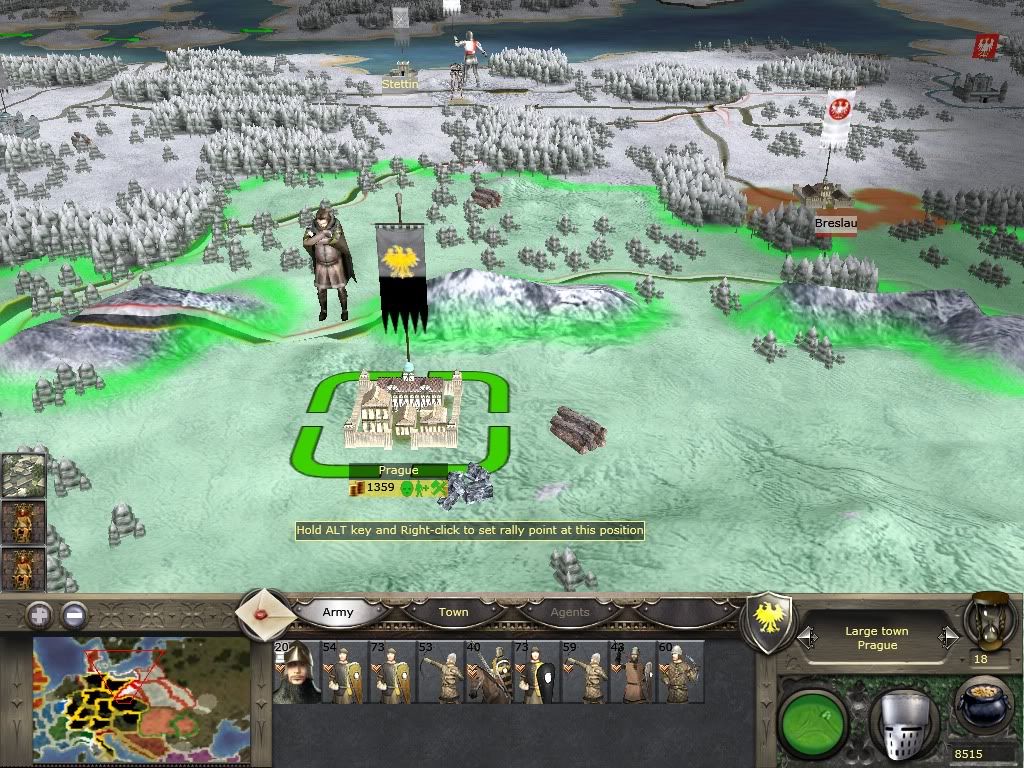Open the town event notification thumbnail

(24, 477)
